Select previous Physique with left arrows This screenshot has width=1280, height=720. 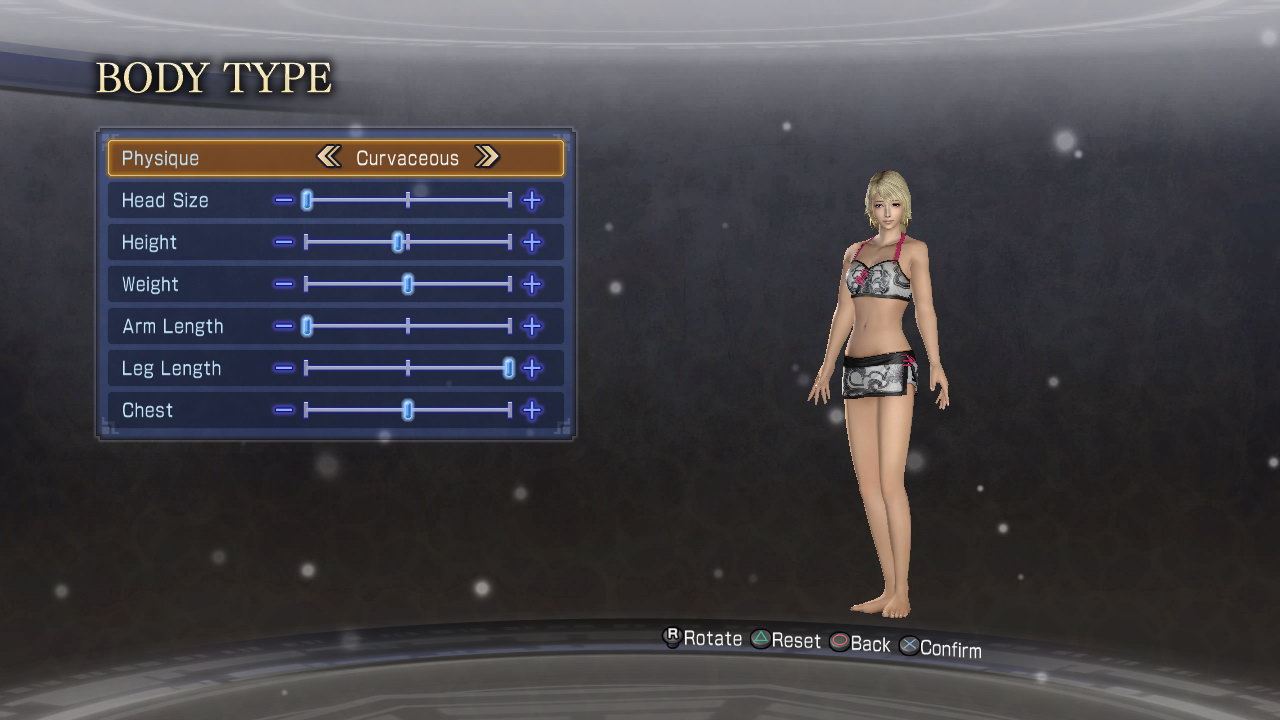(x=328, y=157)
